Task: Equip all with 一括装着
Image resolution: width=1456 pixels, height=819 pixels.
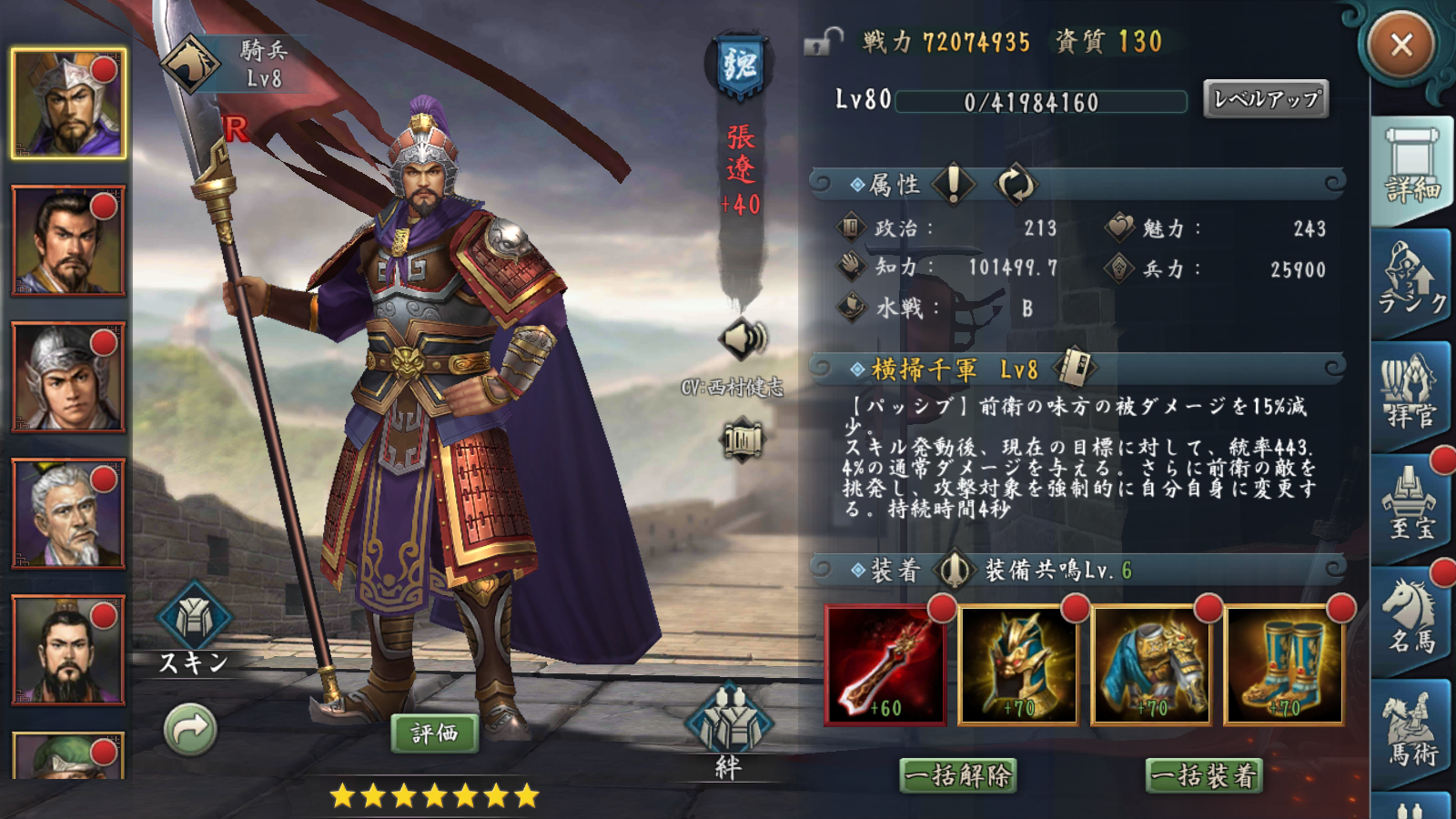Action: (1204, 776)
